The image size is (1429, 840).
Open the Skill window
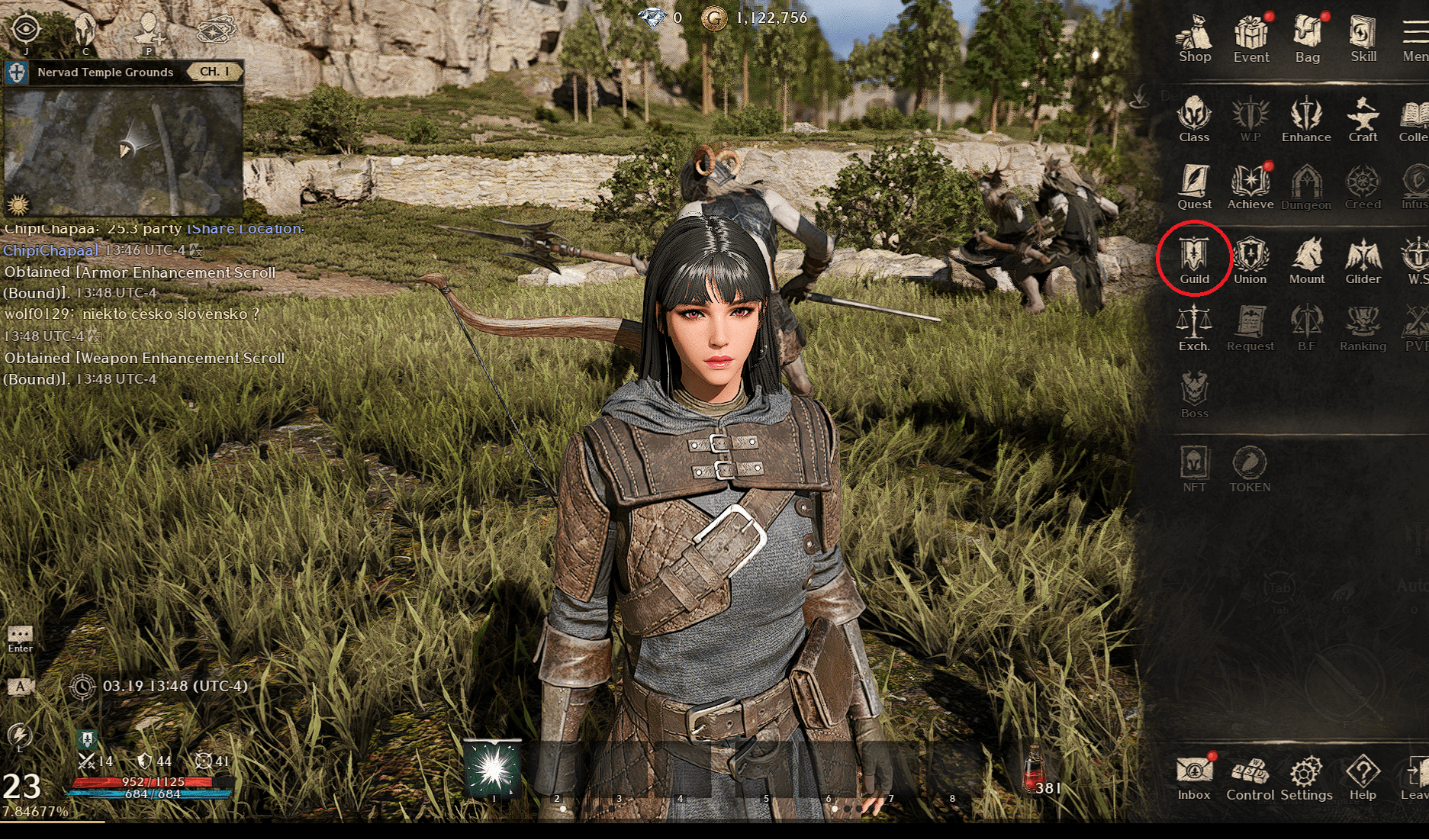(1363, 34)
